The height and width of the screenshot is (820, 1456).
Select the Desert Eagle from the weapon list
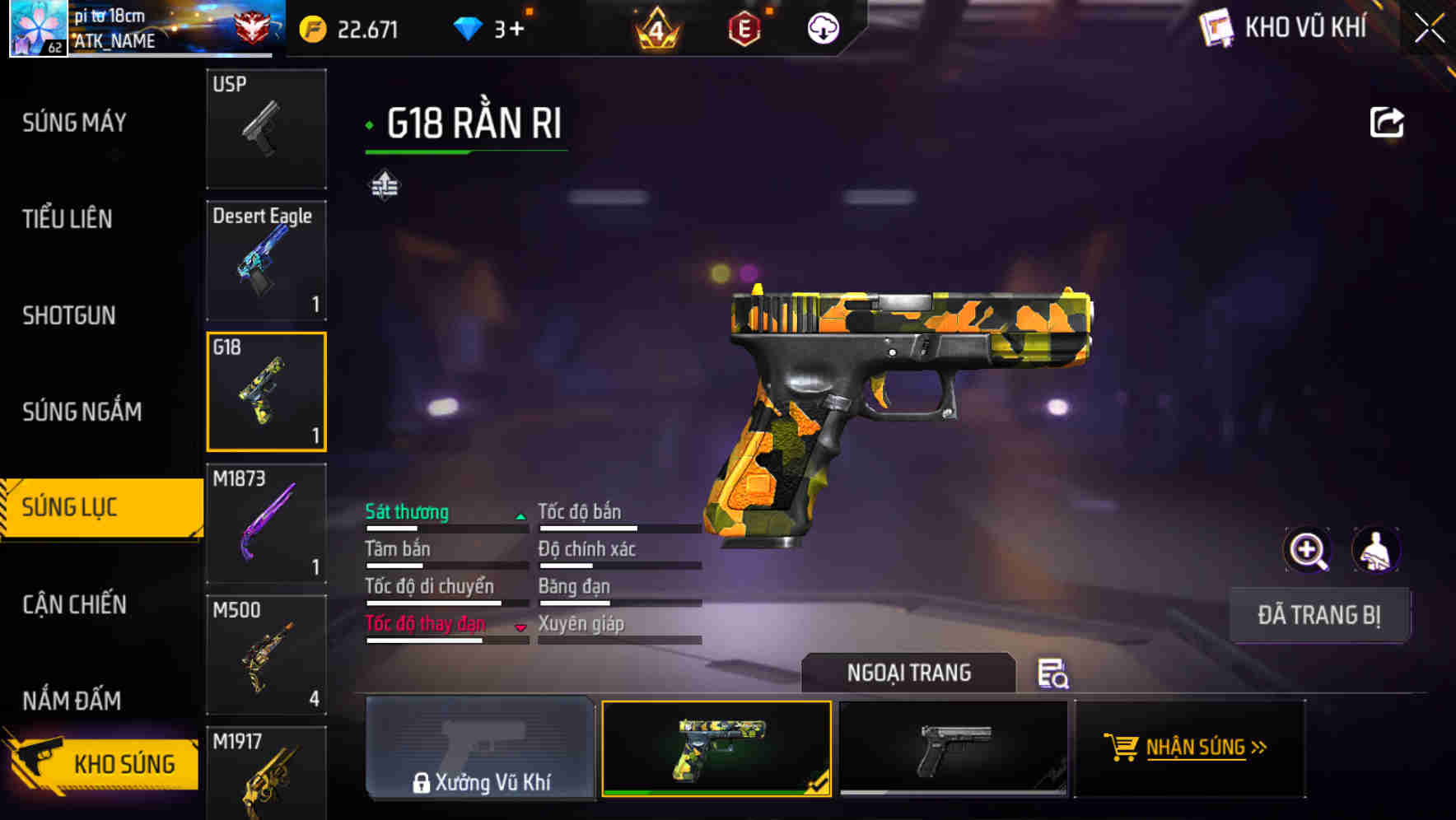point(266,259)
